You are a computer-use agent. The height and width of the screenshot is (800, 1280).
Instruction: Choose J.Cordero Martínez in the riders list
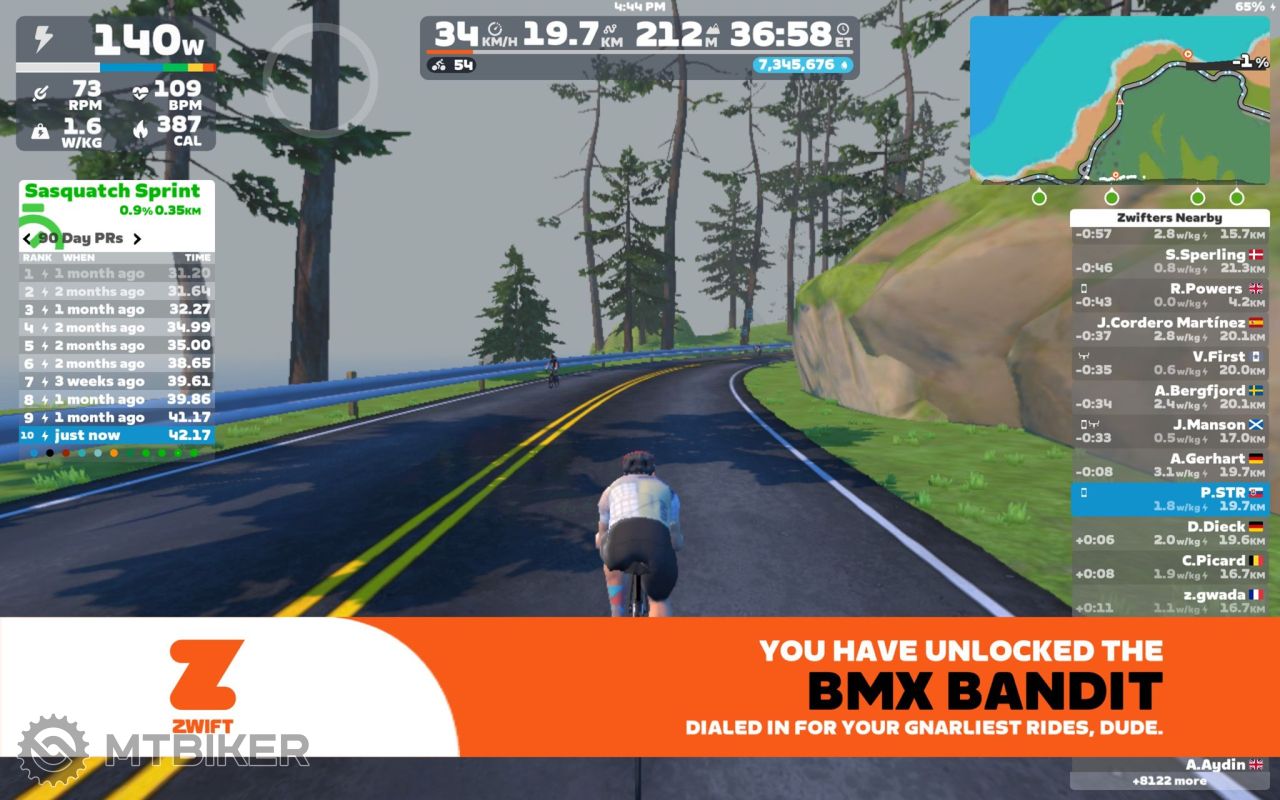tap(1168, 329)
